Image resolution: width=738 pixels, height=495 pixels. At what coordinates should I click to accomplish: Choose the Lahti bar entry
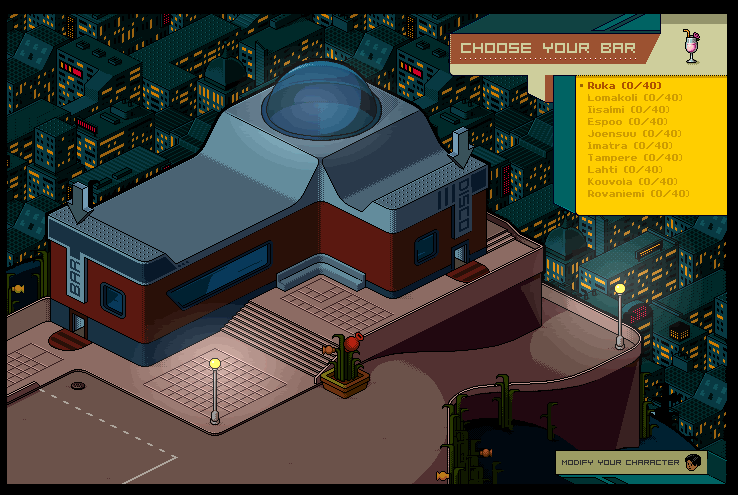pos(624,170)
